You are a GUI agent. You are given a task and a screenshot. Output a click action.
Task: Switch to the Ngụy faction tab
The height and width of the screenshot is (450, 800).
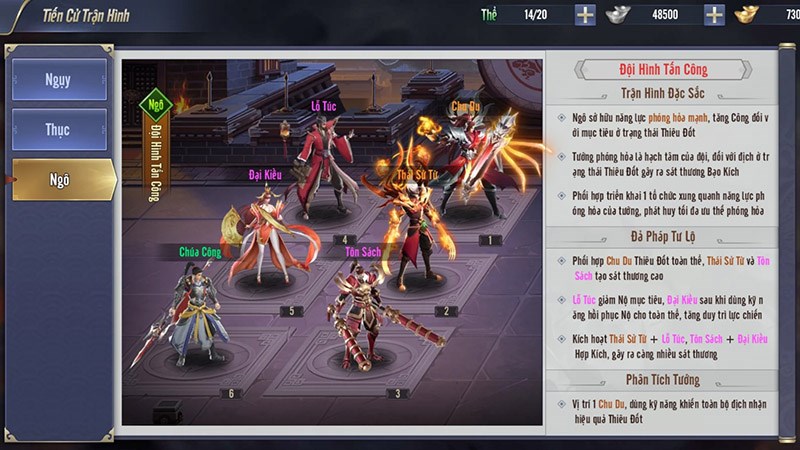59,80
